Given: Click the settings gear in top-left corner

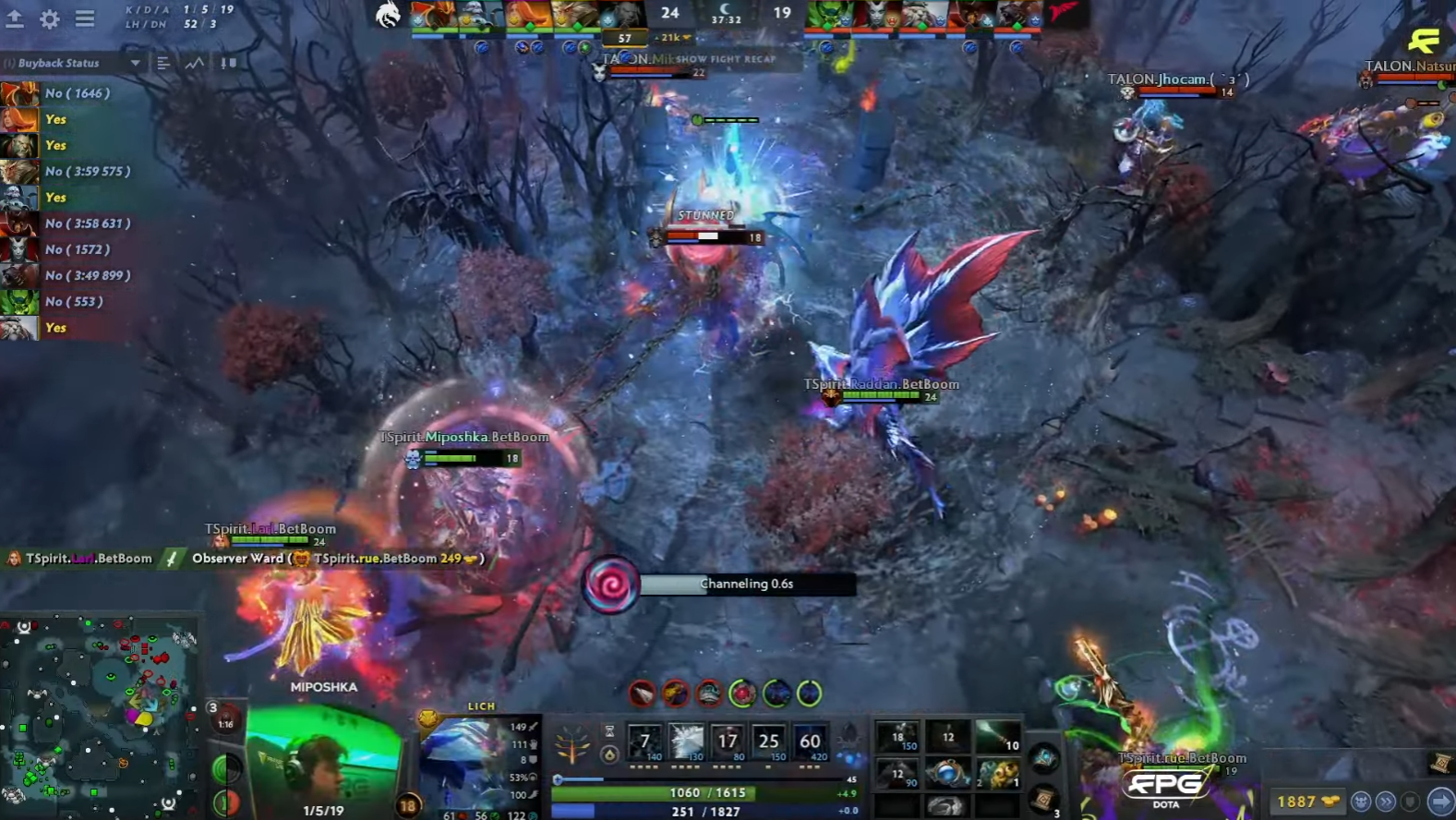Looking at the screenshot, I should pos(51,18).
